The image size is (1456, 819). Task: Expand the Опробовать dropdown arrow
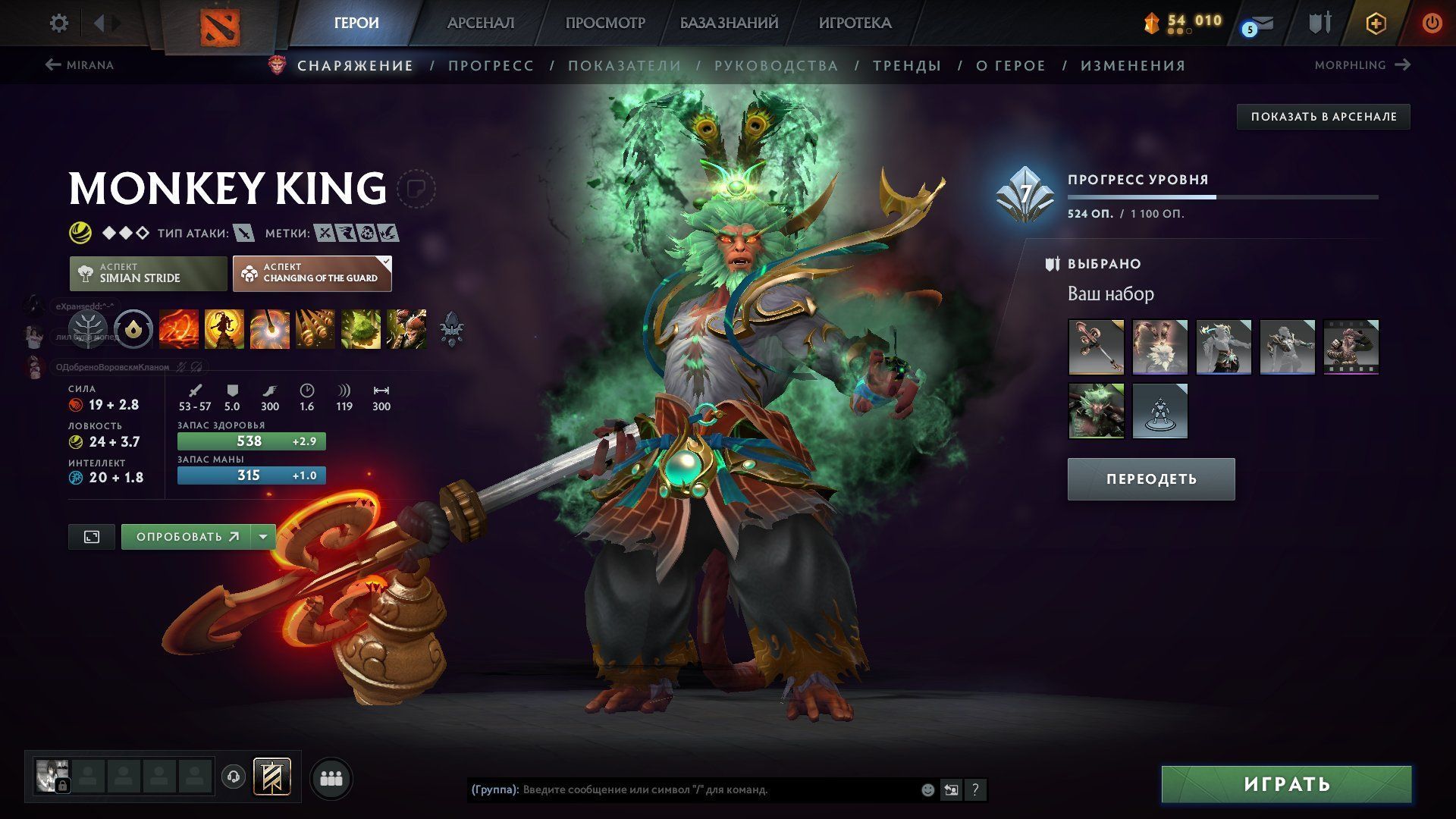click(263, 537)
